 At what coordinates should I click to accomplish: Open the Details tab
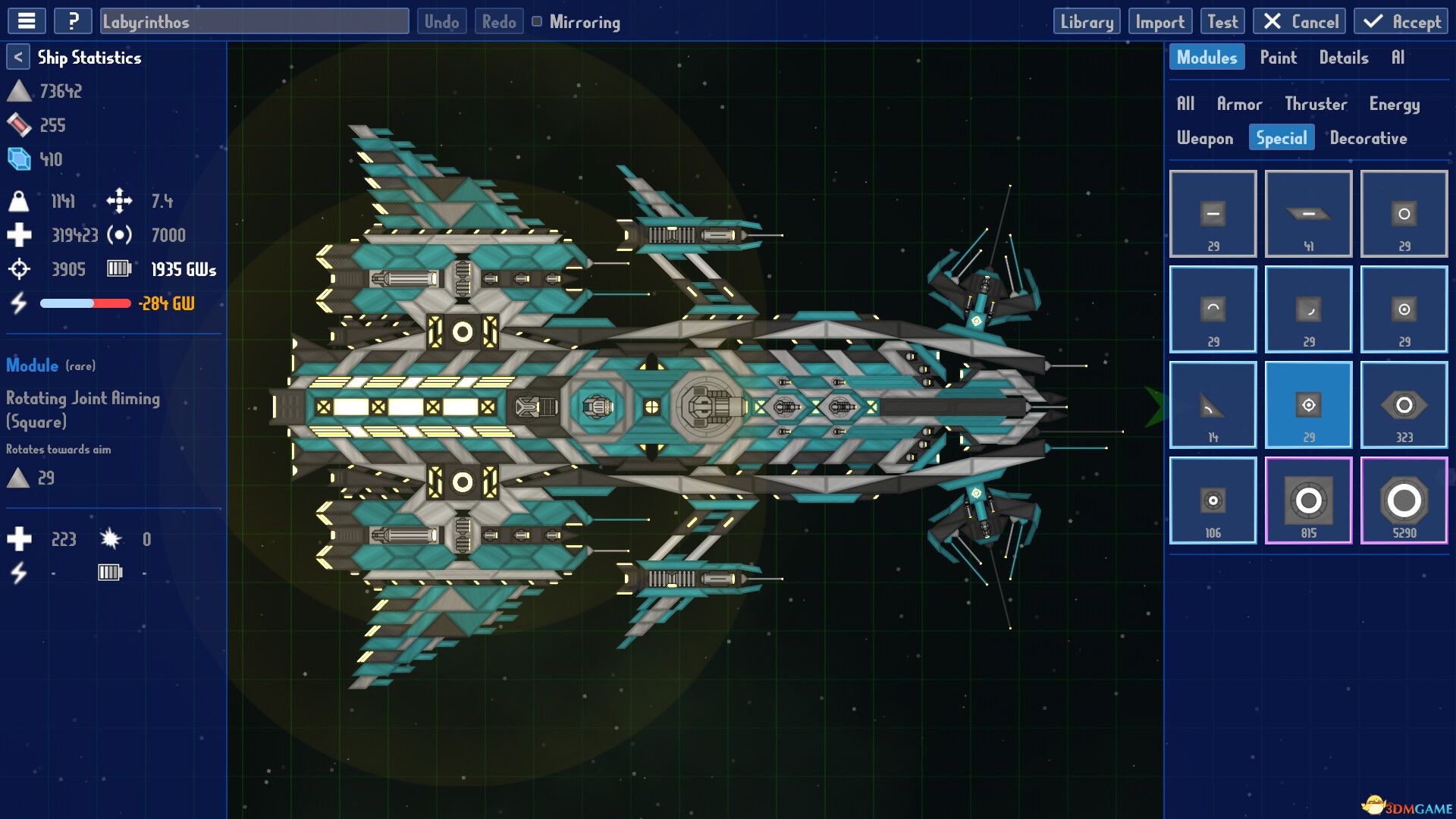[1345, 57]
